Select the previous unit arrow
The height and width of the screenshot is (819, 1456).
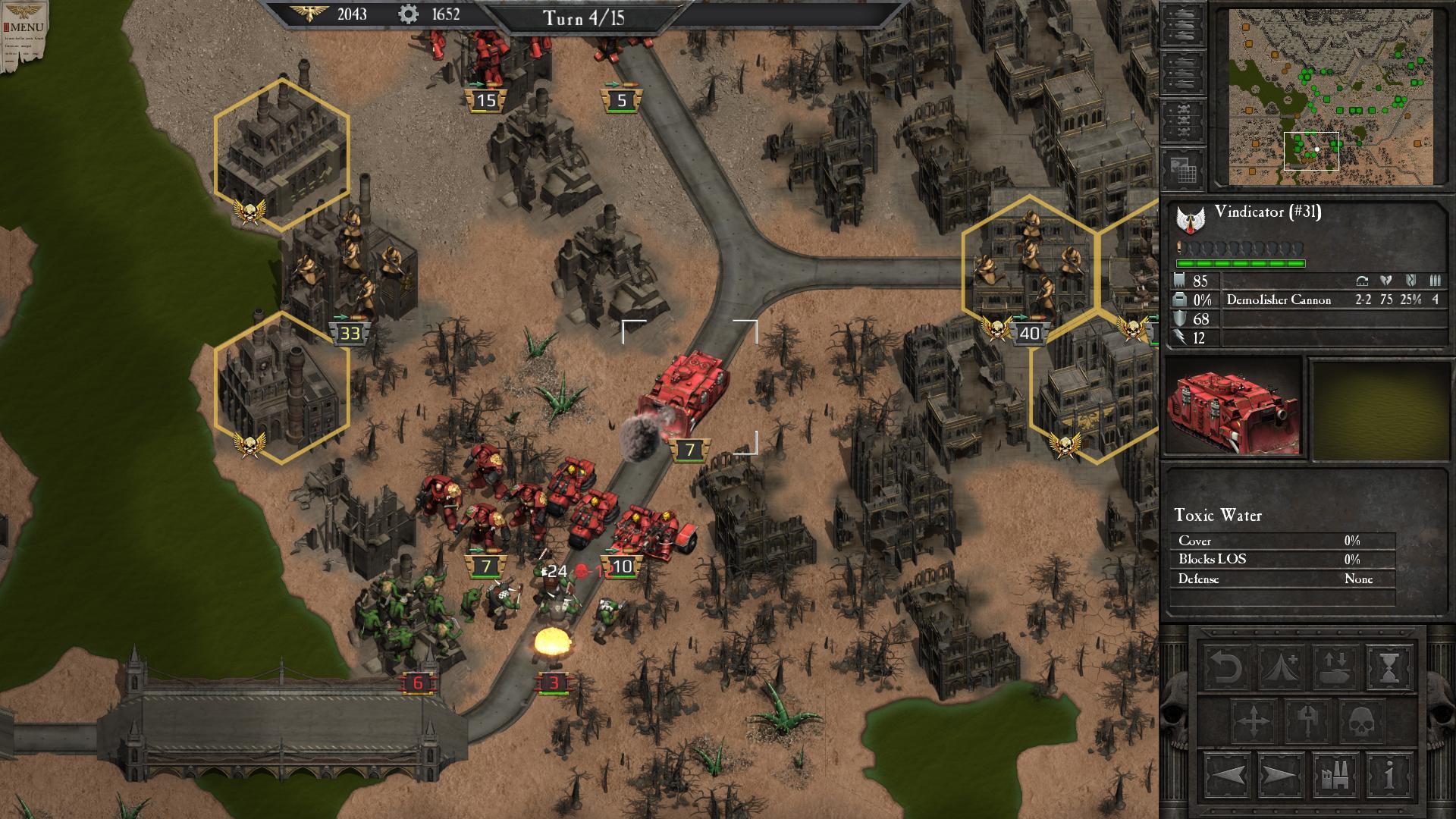(x=1227, y=776)
